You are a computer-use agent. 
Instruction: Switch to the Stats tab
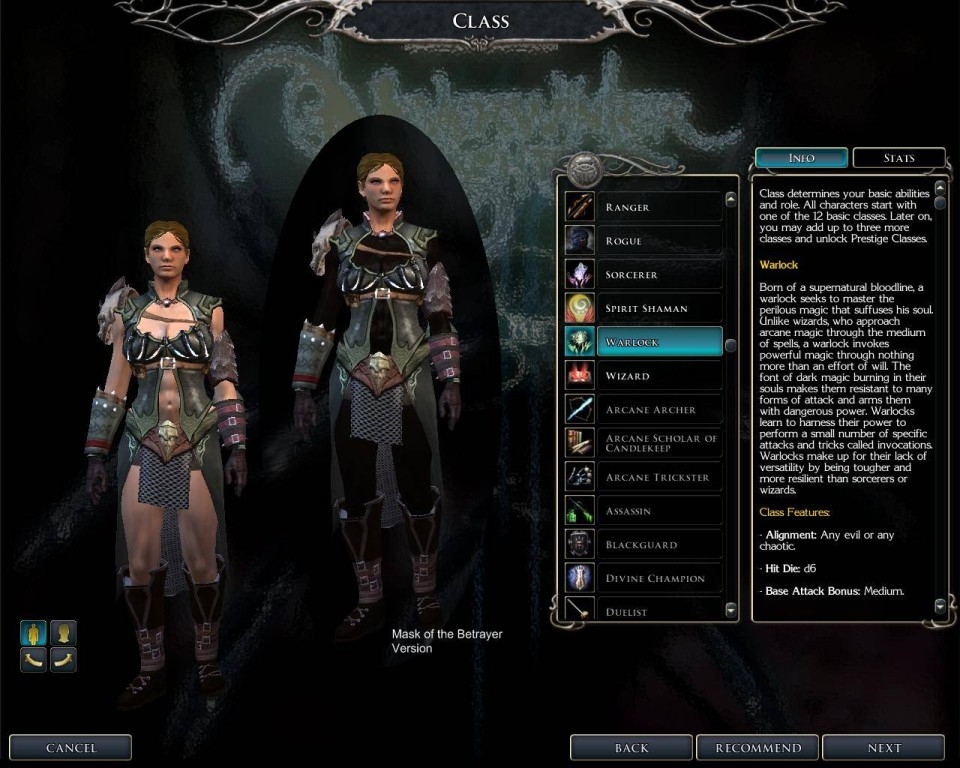pyautogui.click(x=898, y=158)
